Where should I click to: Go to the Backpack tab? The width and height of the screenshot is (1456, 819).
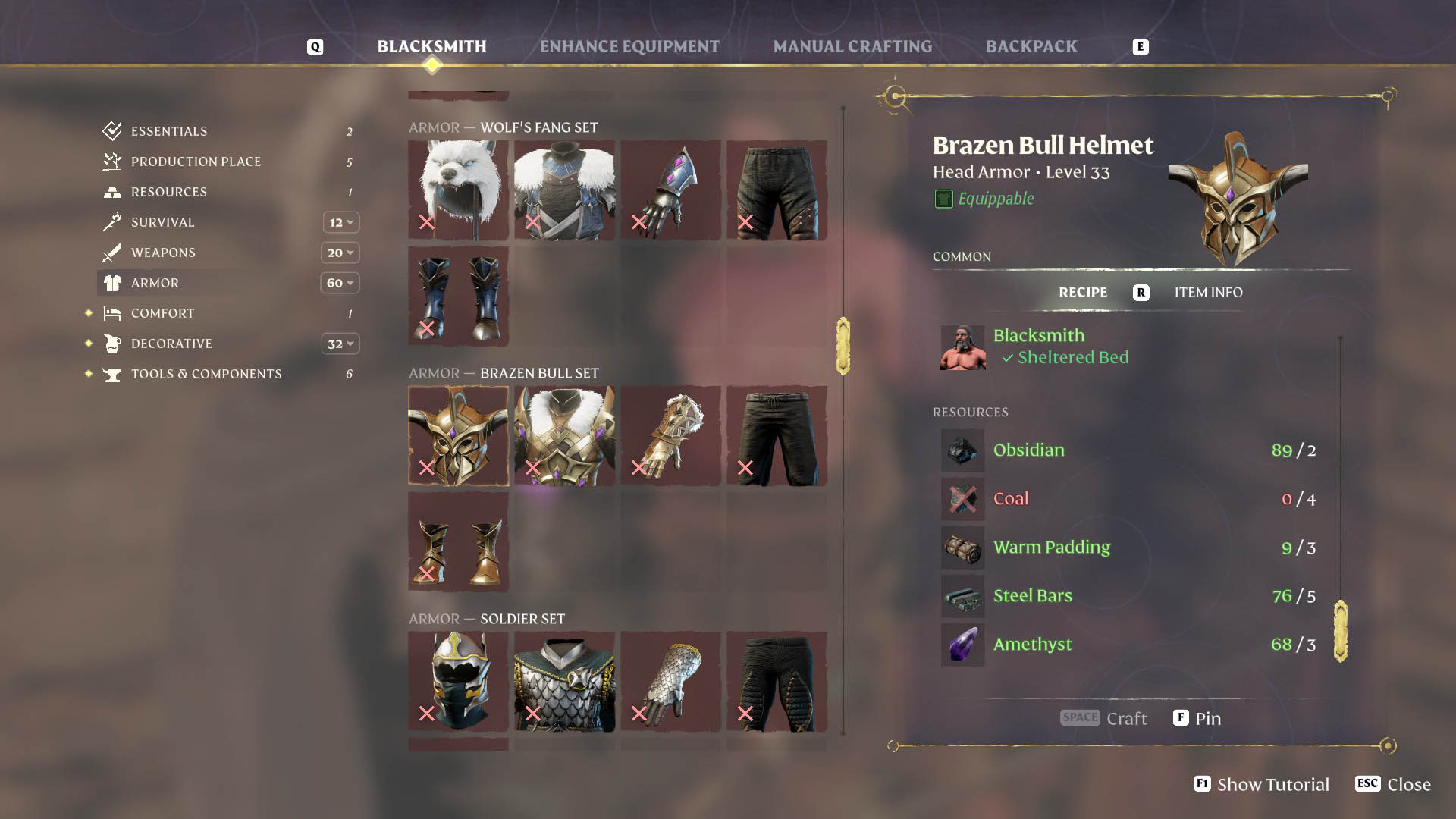pyautogui.click(x=1031, y=47)
